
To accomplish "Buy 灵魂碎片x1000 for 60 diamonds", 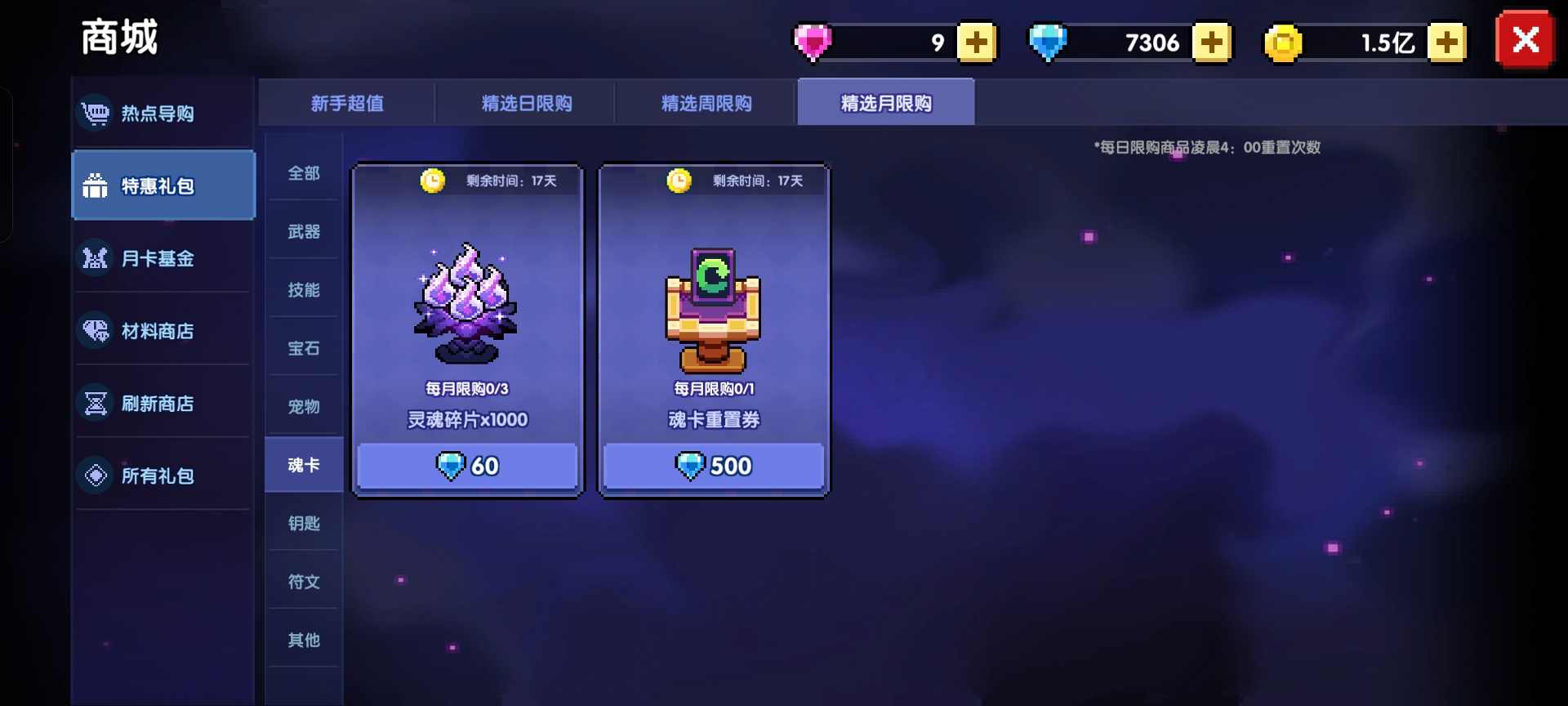I will pos(467,466).
